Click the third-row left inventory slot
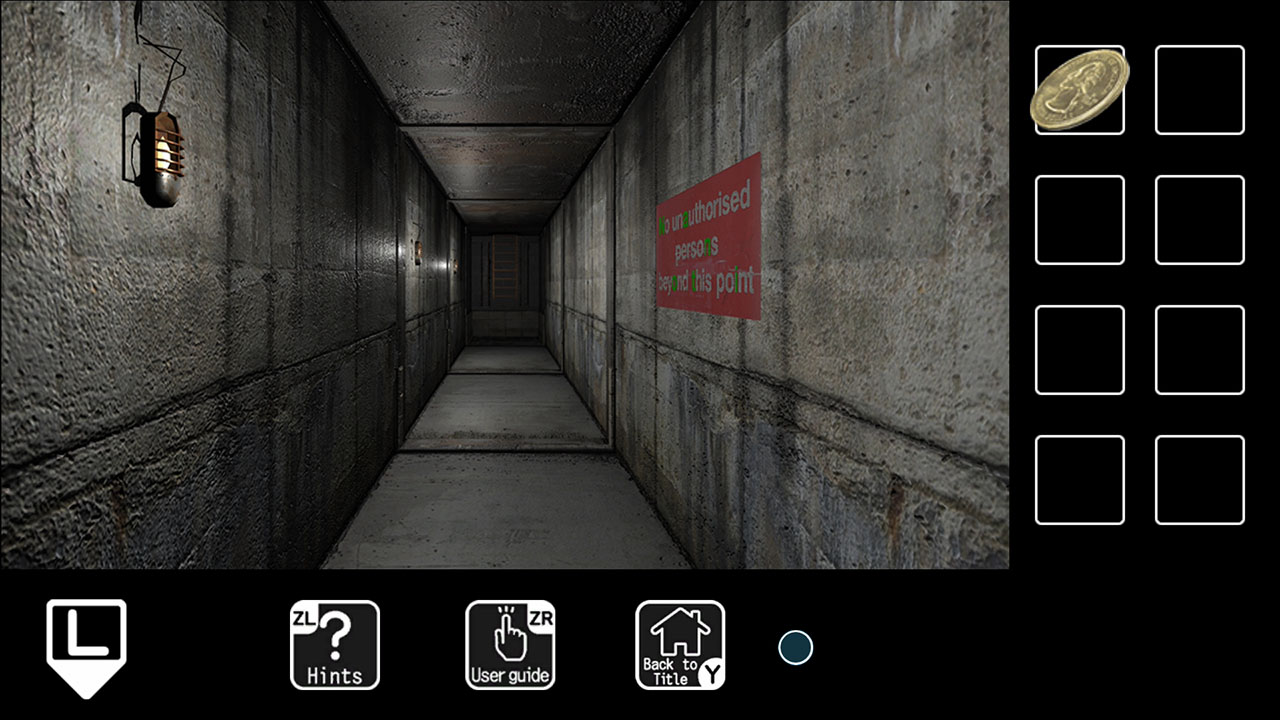1280x720 pixels. point(1080,350)
